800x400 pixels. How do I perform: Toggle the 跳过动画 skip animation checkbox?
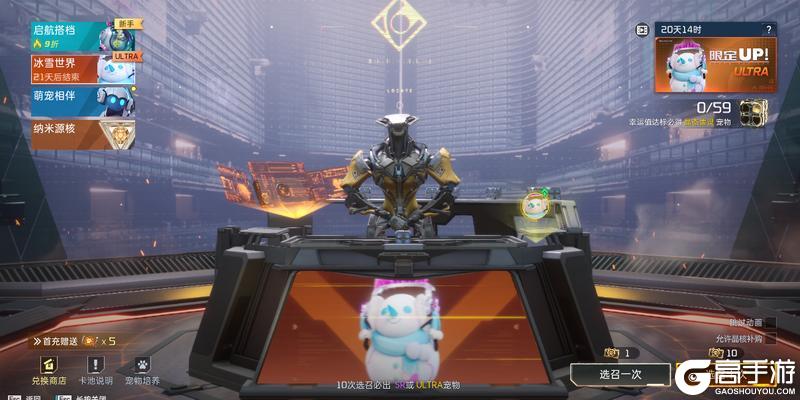772,322
